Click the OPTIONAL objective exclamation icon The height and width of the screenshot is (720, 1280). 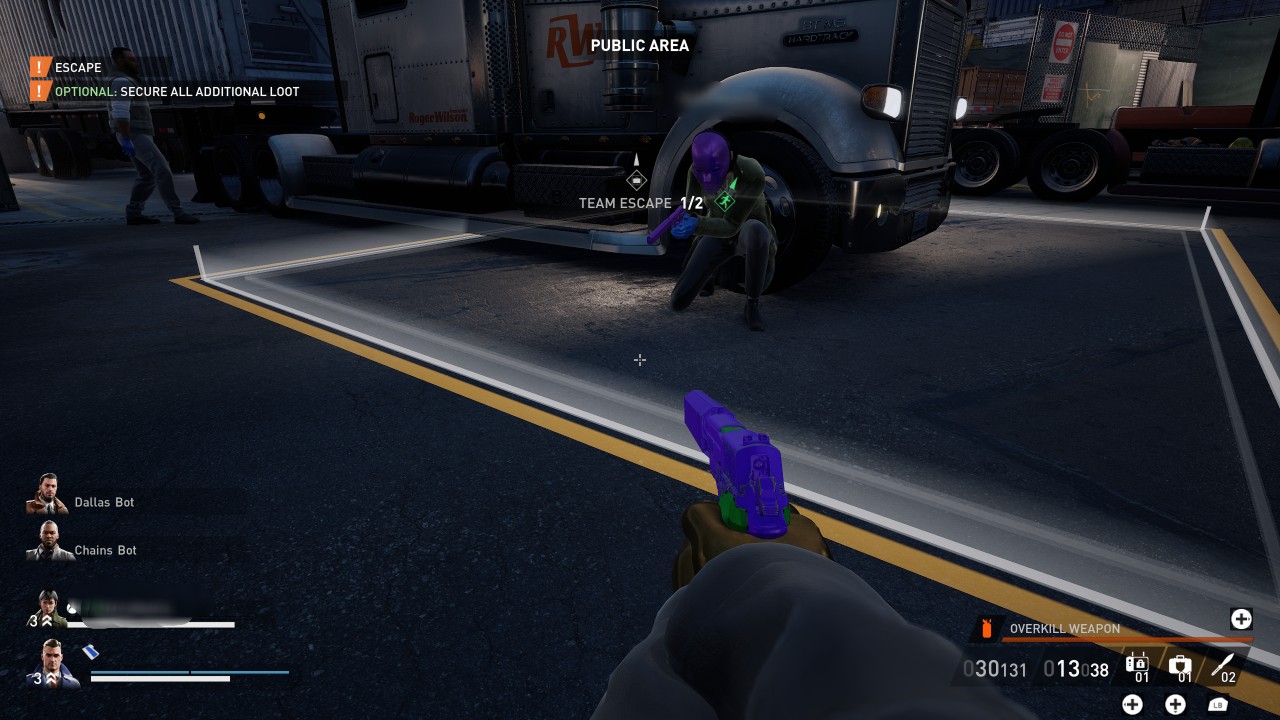(x=40, y=91)
